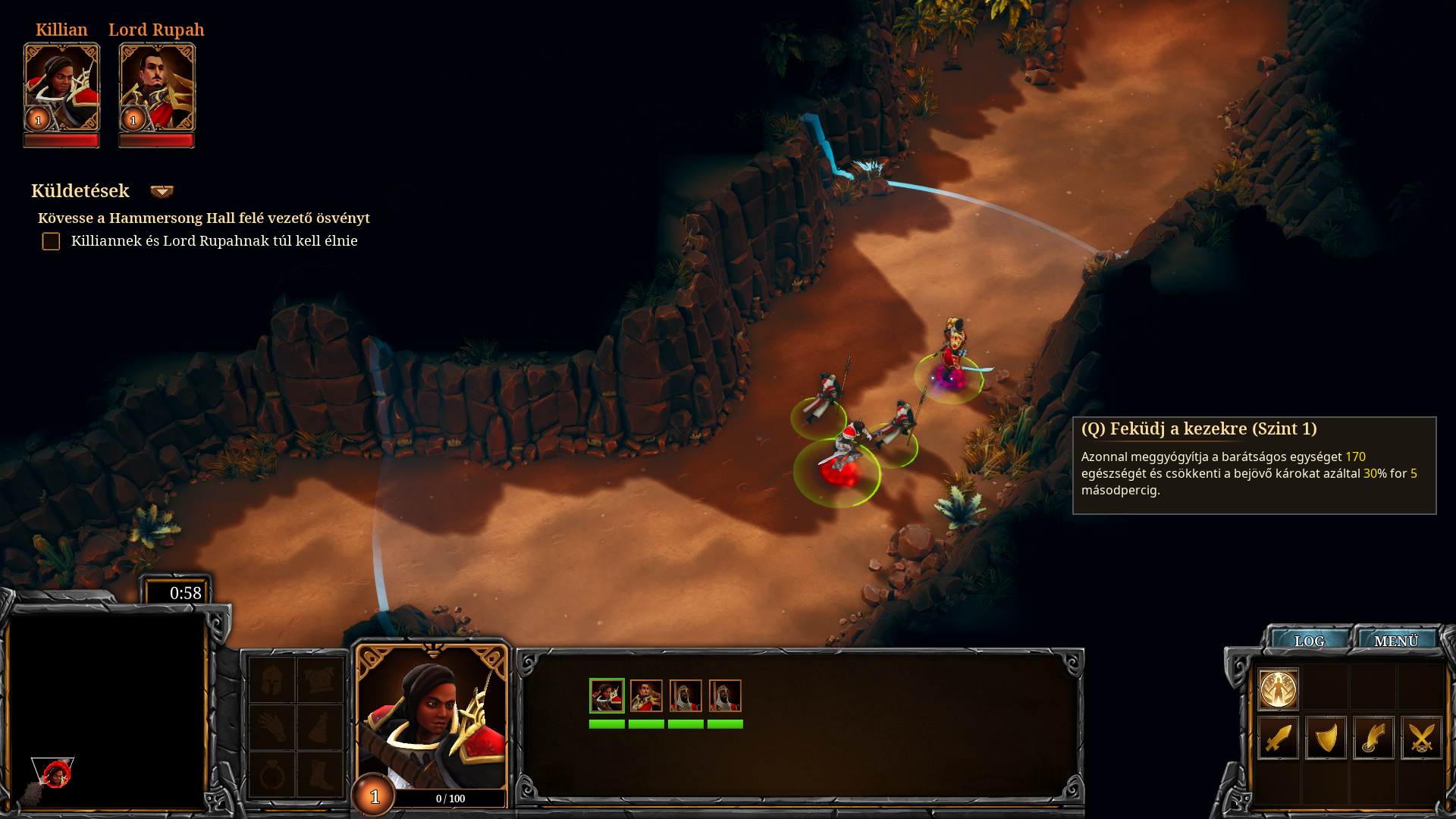Viewport: 1456px width, 819px height.
Task: Choose the golden sword attack command
Action: pyautogui.click(x=1279, y=738)
